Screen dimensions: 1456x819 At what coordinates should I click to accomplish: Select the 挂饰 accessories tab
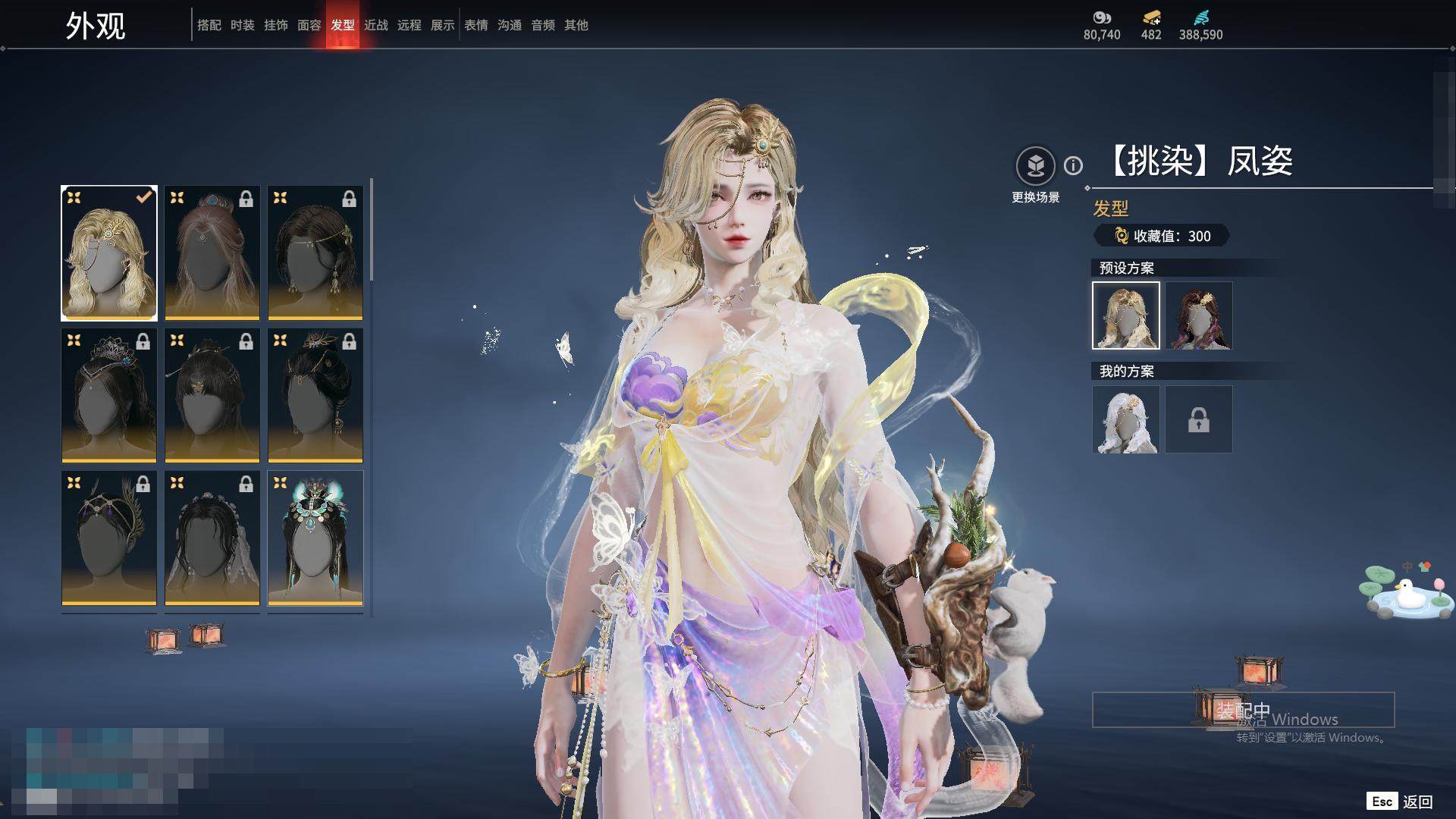(x=275, y=25)
